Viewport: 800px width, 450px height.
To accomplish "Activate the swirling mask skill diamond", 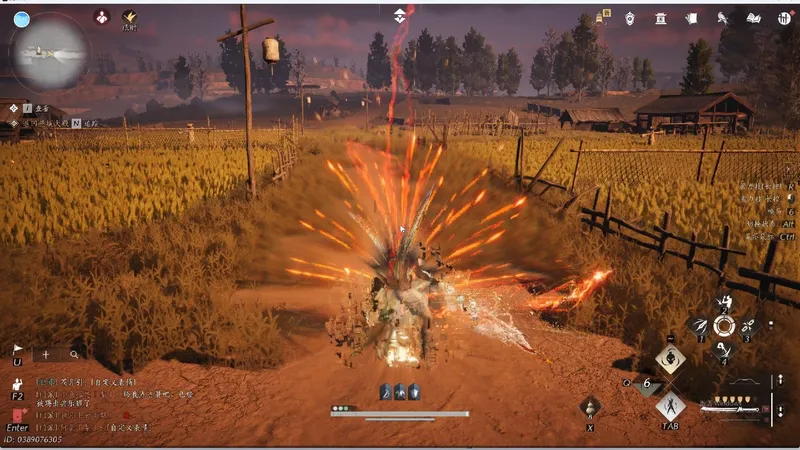I will pos(670,358).
